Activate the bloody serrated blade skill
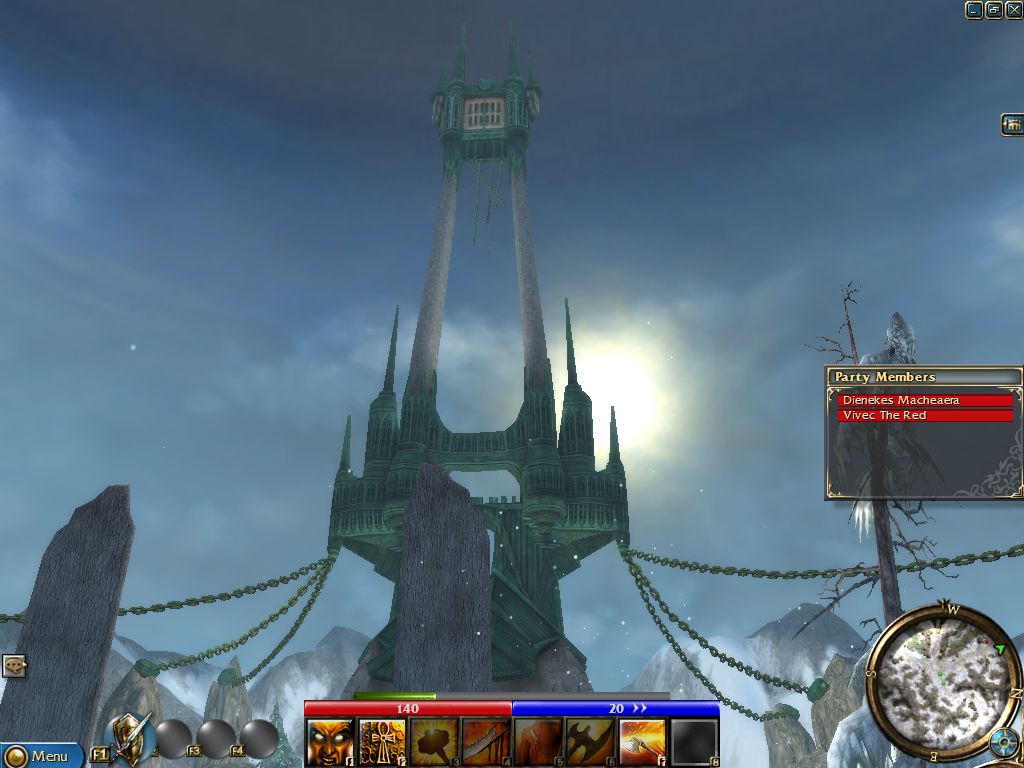Image resolution: width=1024 pixels, height=768 pixels. [486, 742]
